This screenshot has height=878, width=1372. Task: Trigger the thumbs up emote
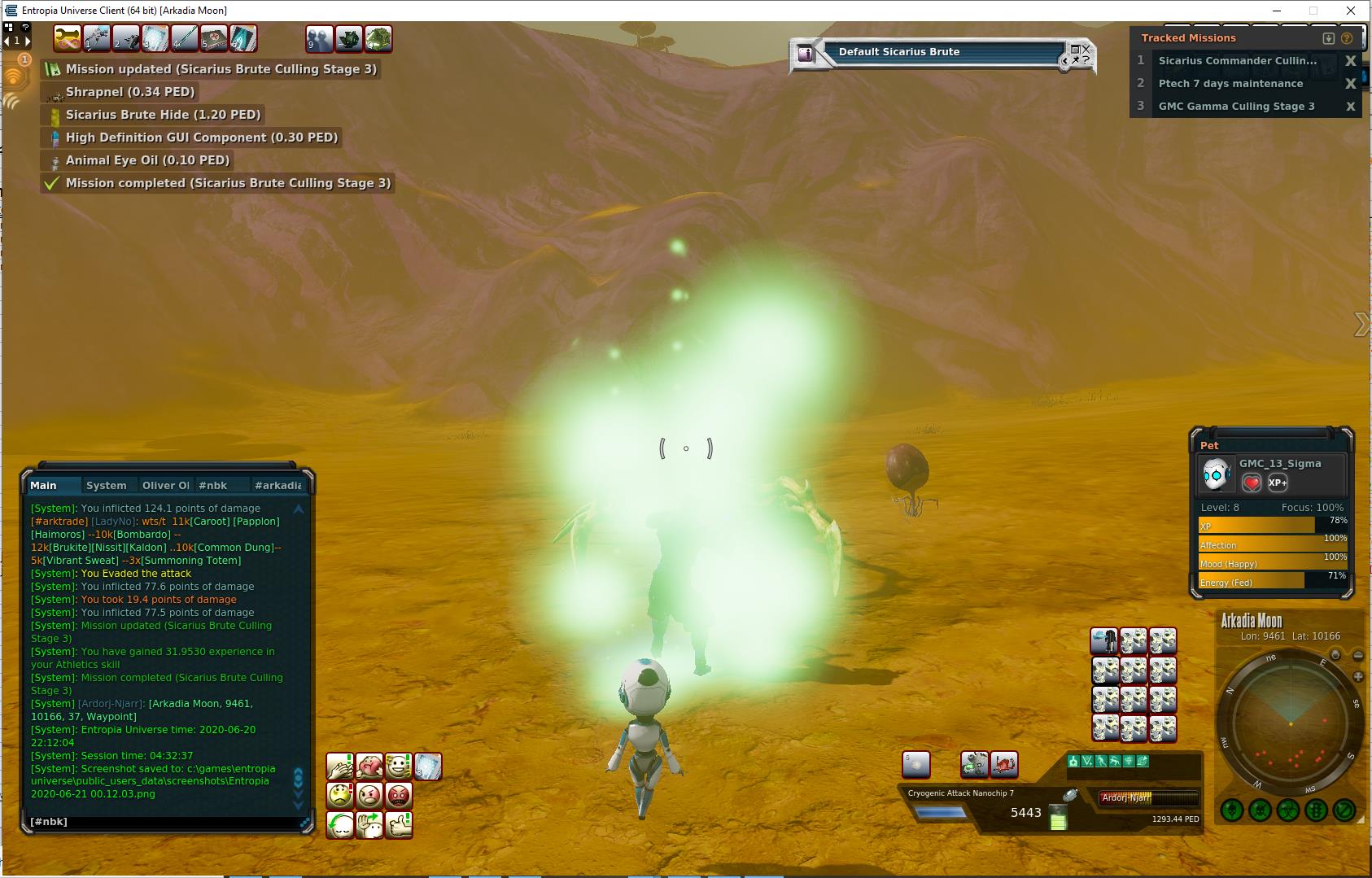(399, 824)
